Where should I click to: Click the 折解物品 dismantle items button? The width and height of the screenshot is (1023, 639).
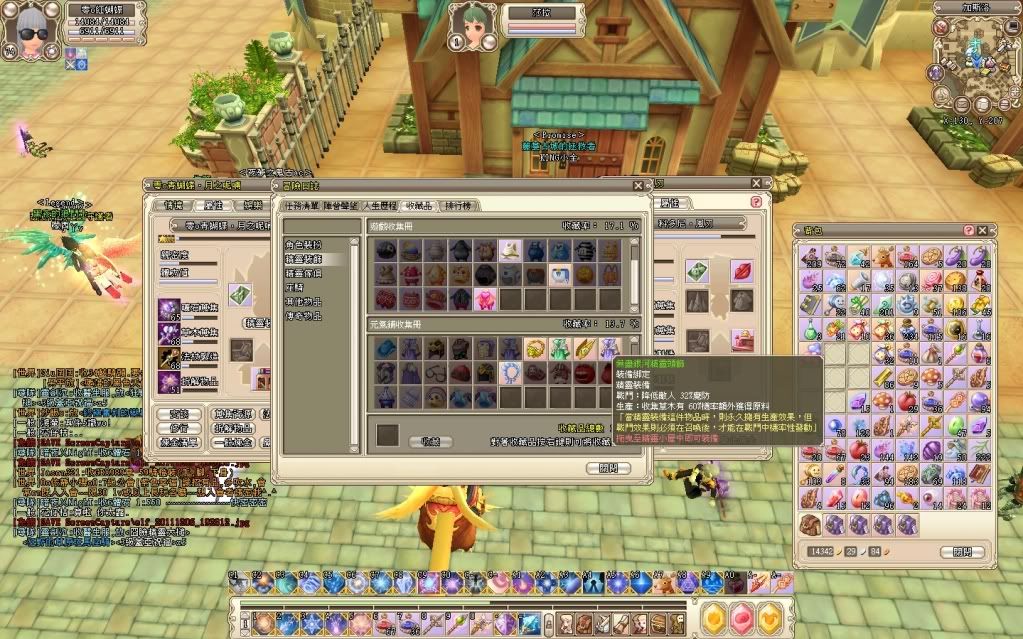[229, 428]
